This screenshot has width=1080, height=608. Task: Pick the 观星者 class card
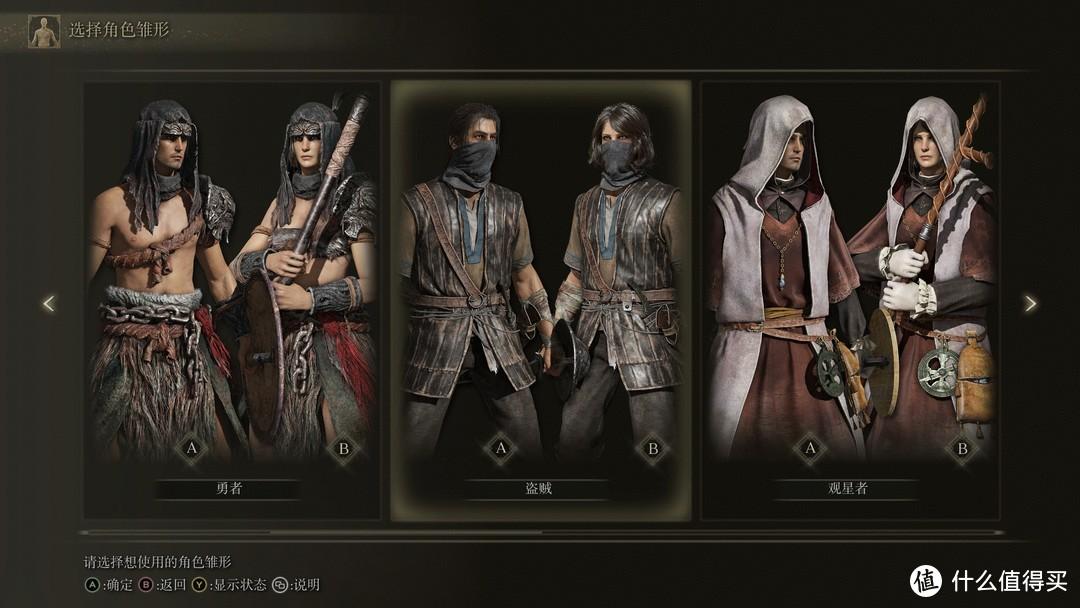coord(850,300)
